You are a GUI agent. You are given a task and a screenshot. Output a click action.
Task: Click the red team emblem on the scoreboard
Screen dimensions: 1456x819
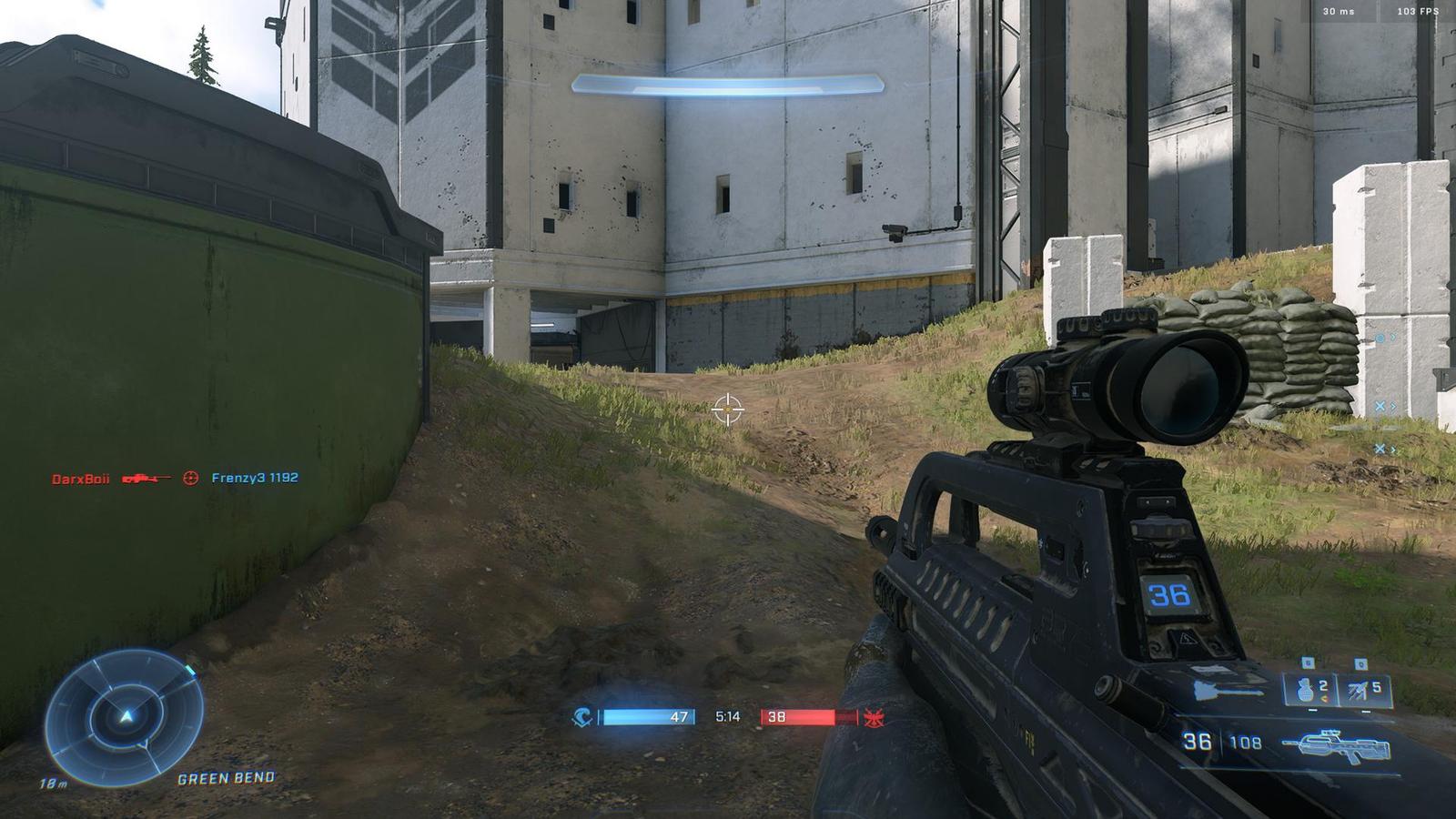pos(875,719)
